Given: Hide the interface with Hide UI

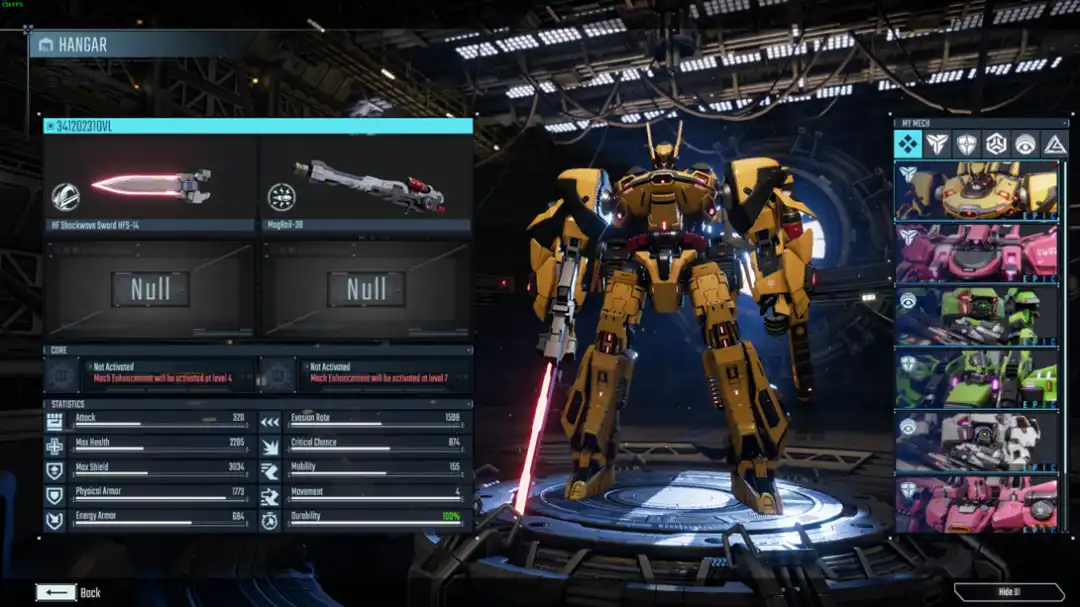Looking at the screenshot, I should click(1009, 592).
